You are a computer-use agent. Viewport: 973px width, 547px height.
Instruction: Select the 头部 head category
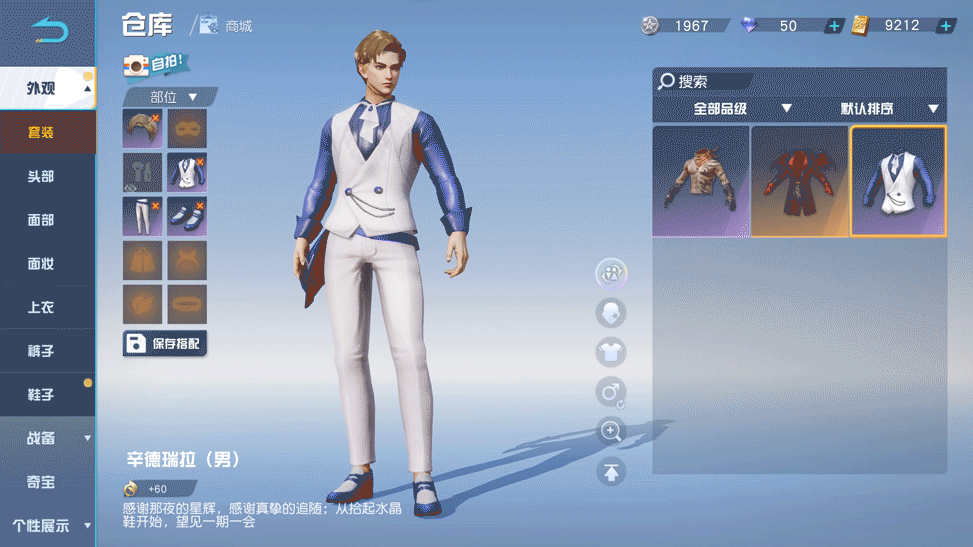(41, 176)
